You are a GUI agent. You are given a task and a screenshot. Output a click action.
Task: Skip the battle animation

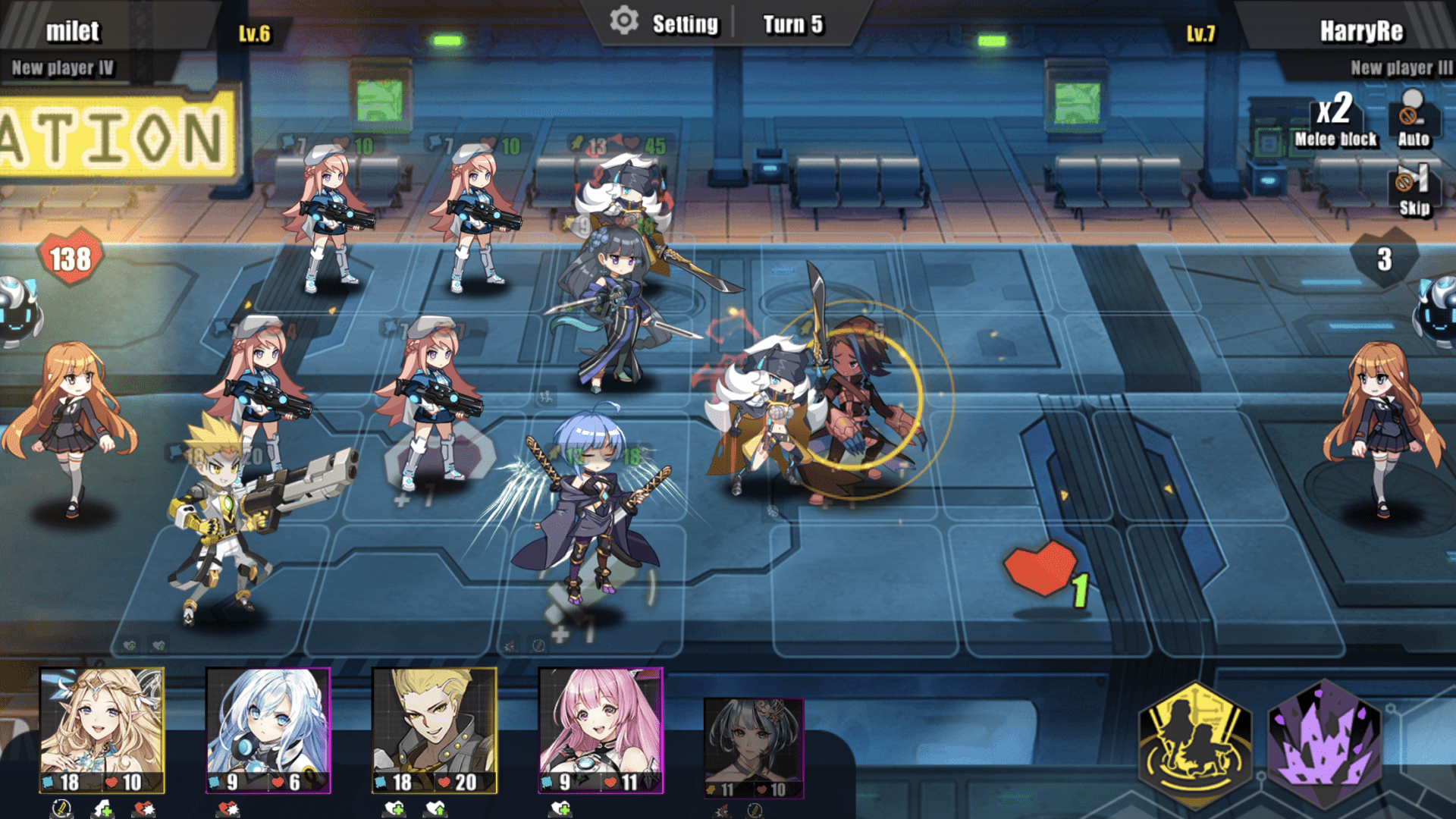pos(1414,190)
